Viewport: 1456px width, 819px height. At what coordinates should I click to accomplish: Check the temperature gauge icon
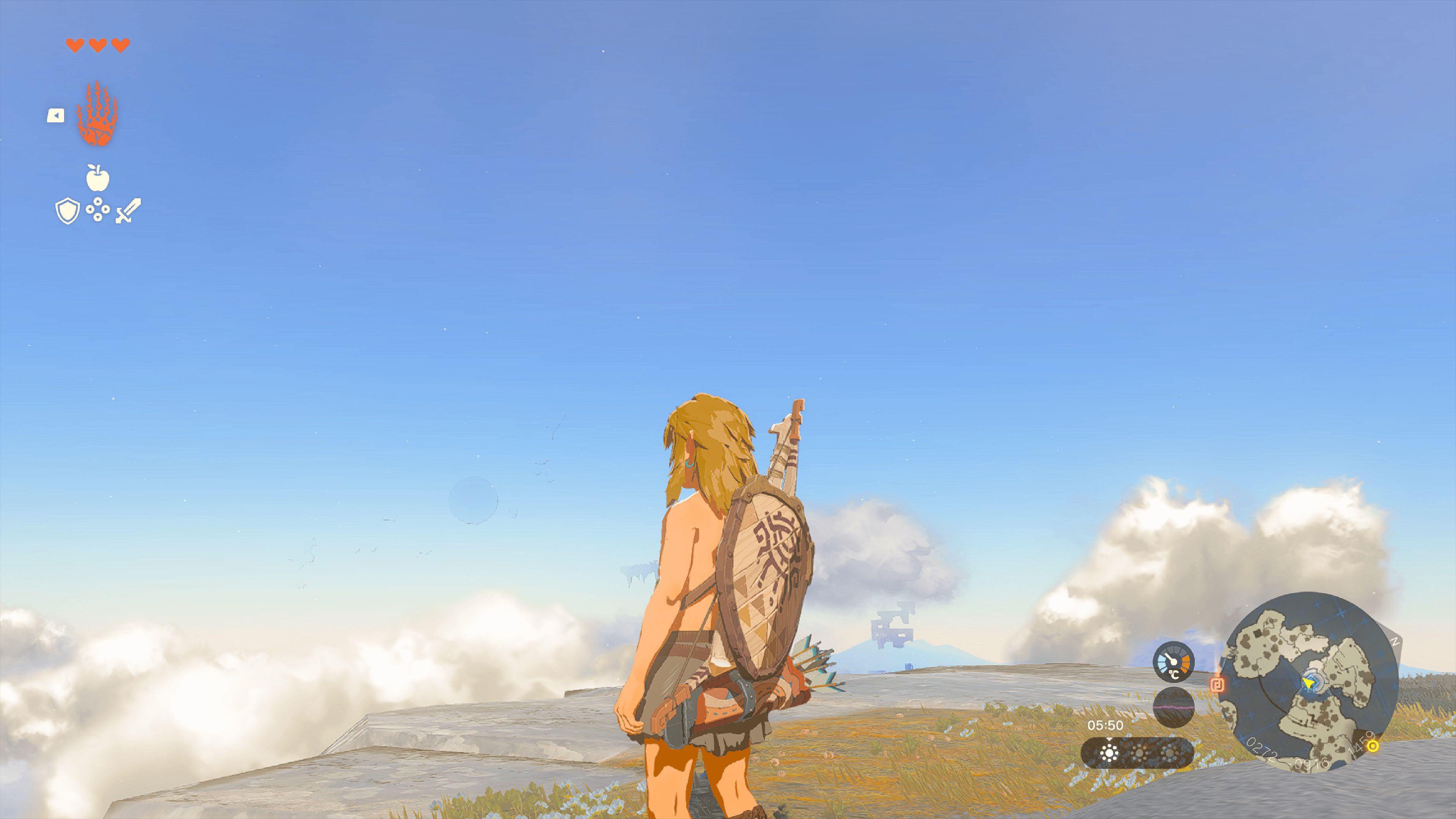(x=1174, y=662)
